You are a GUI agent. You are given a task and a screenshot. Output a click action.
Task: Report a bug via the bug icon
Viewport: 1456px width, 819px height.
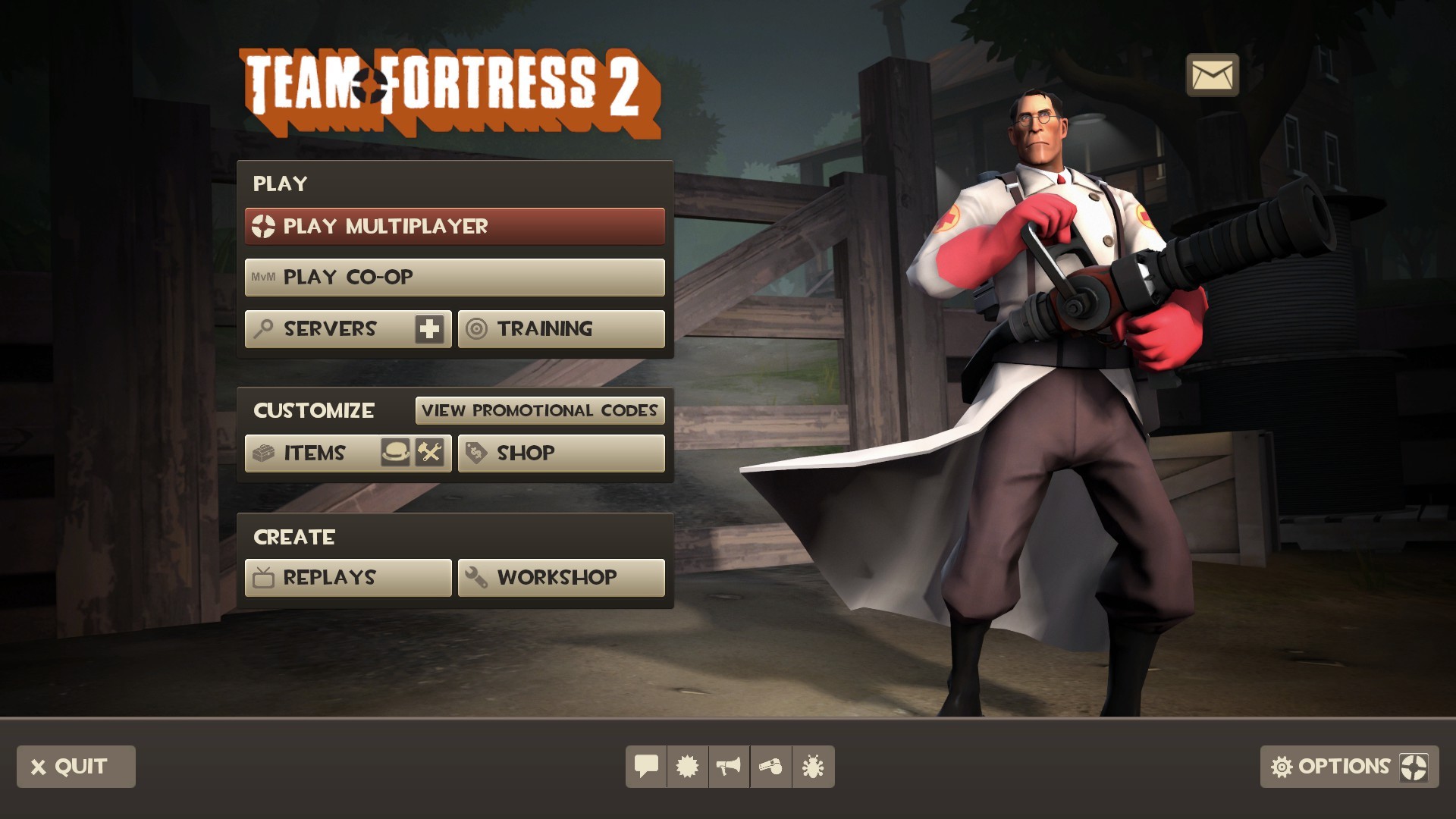[812, 767]
